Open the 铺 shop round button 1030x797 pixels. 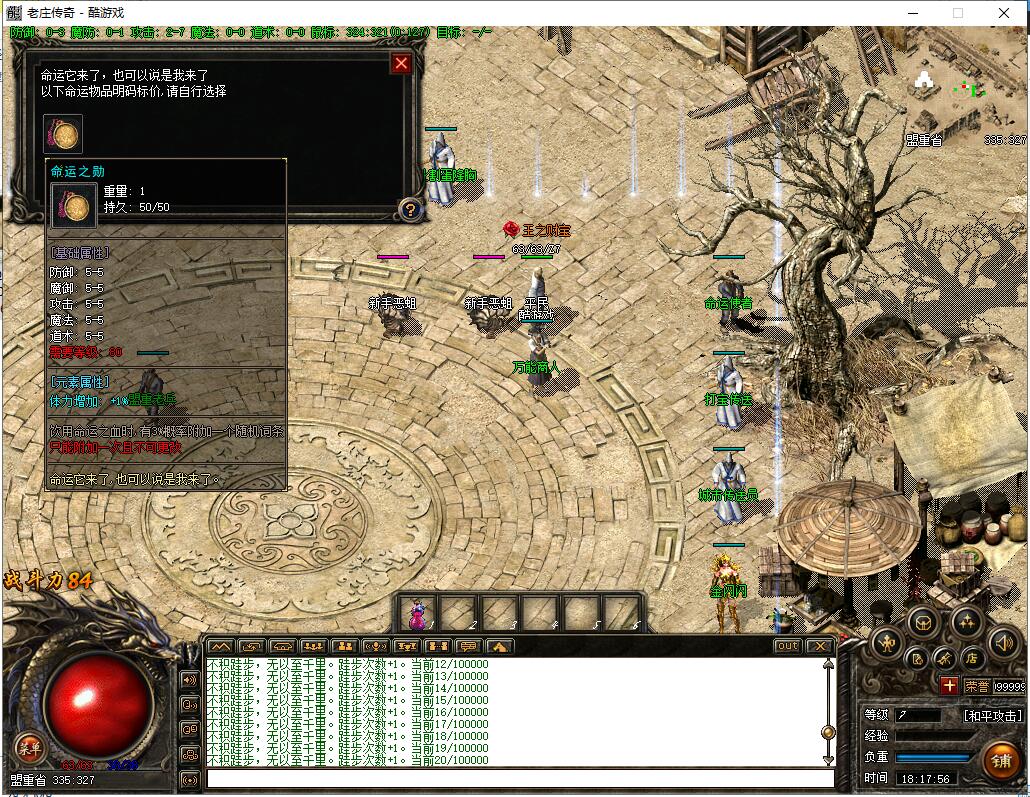[1000, 760]
